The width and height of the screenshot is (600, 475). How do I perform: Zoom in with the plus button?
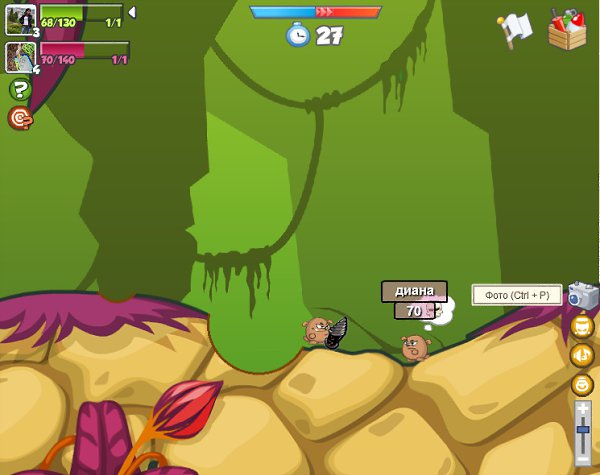(583, 408)
